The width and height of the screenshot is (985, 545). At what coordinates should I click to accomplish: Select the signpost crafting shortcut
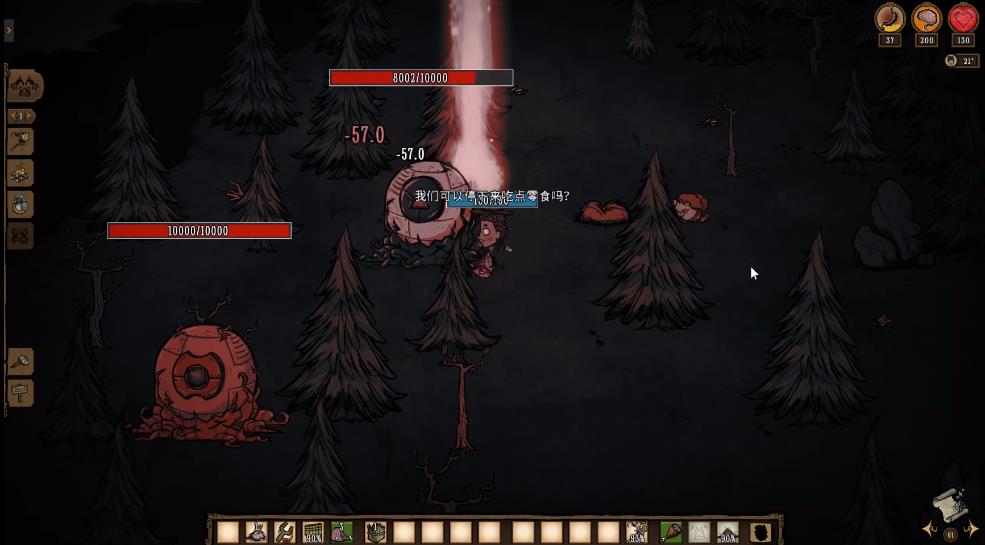20,392
